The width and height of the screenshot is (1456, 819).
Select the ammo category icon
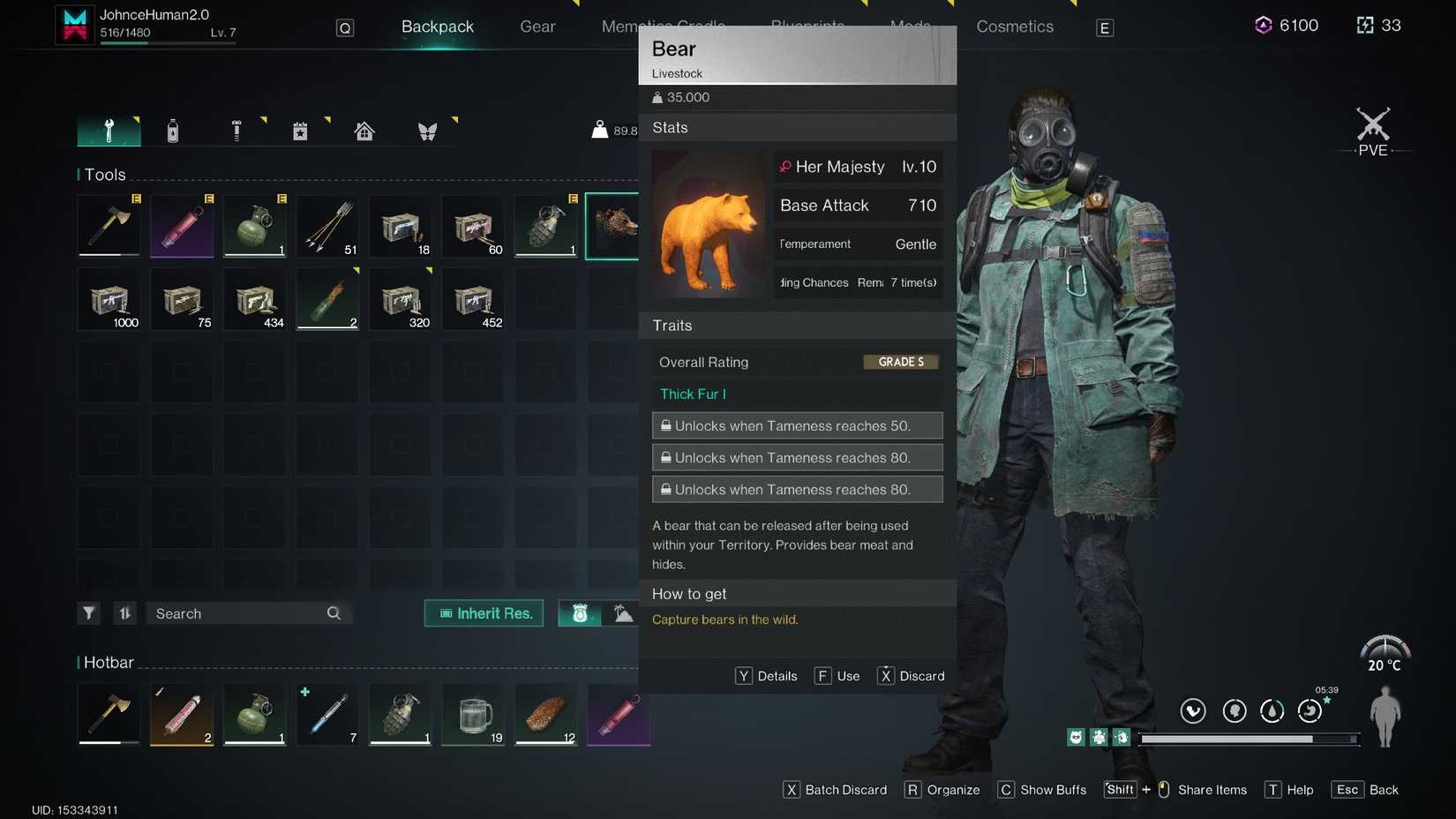pyautogui.click(x=236, y=130)
